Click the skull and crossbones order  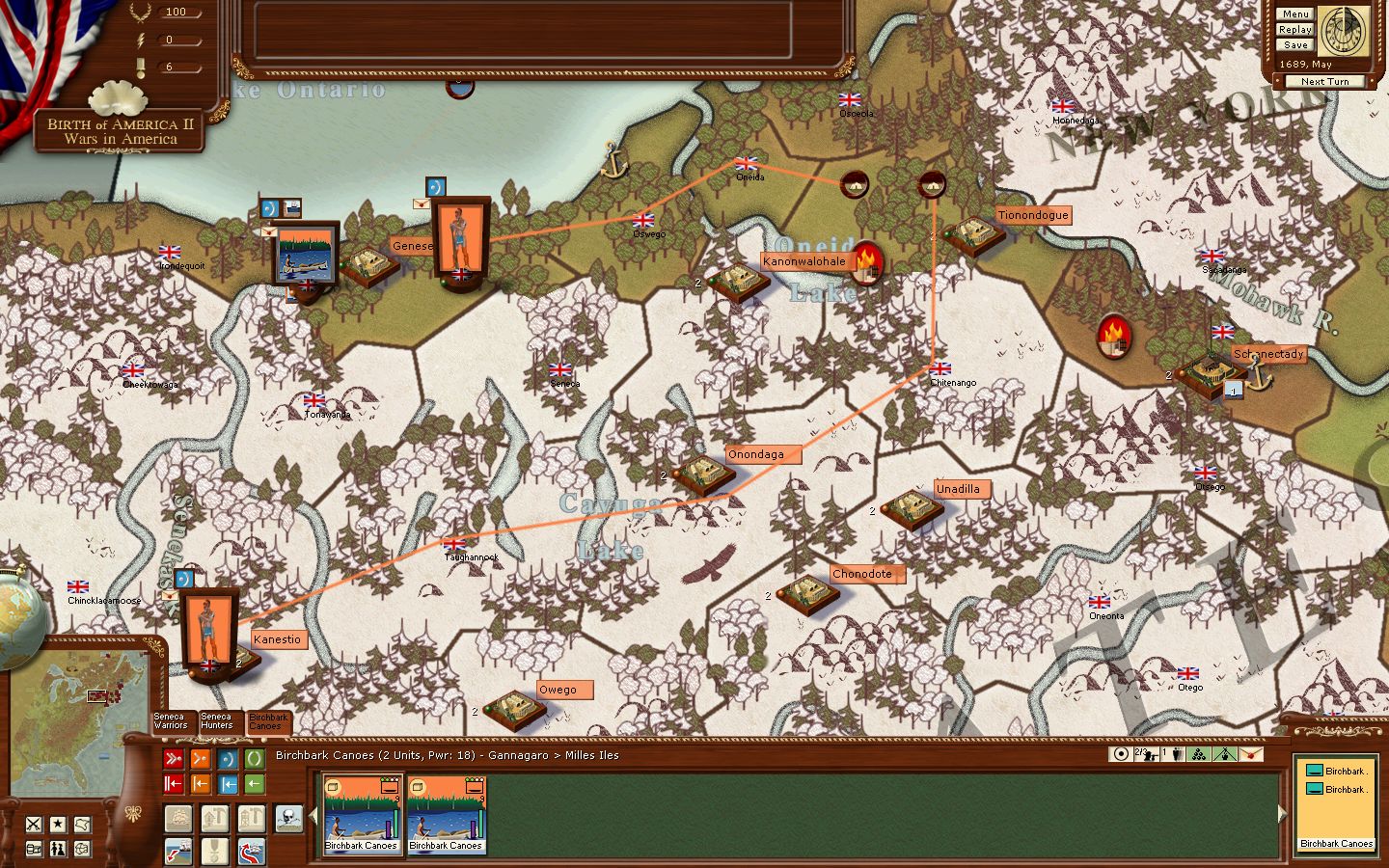click(288, 819)
